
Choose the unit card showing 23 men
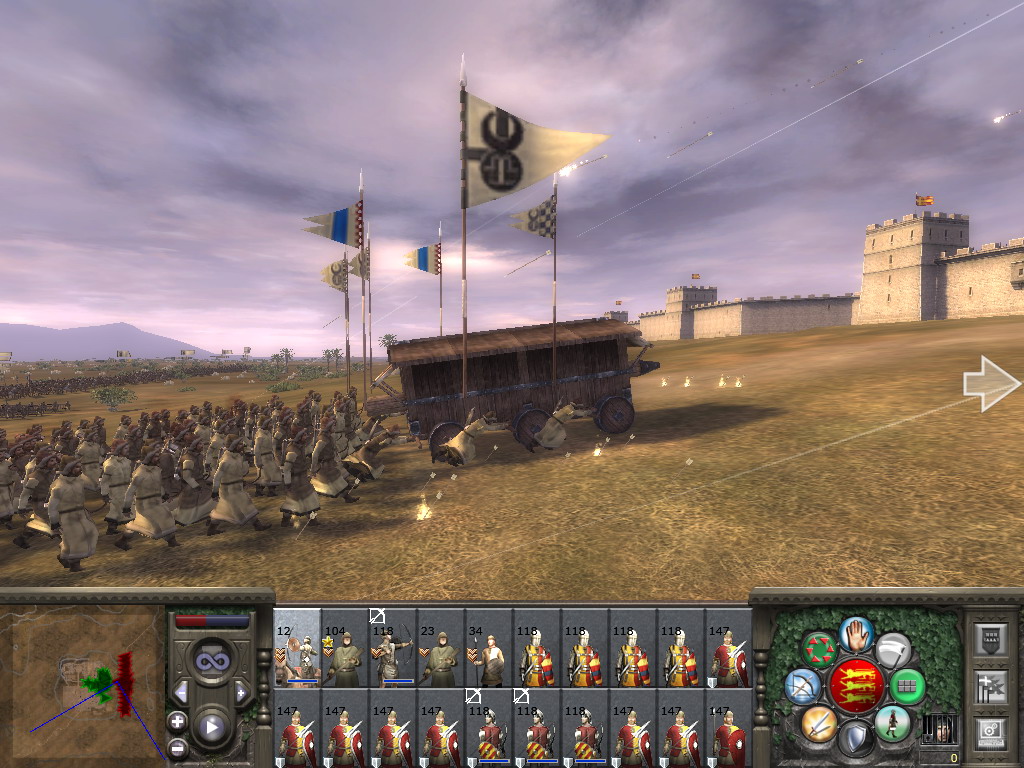[x=441, y=648]
